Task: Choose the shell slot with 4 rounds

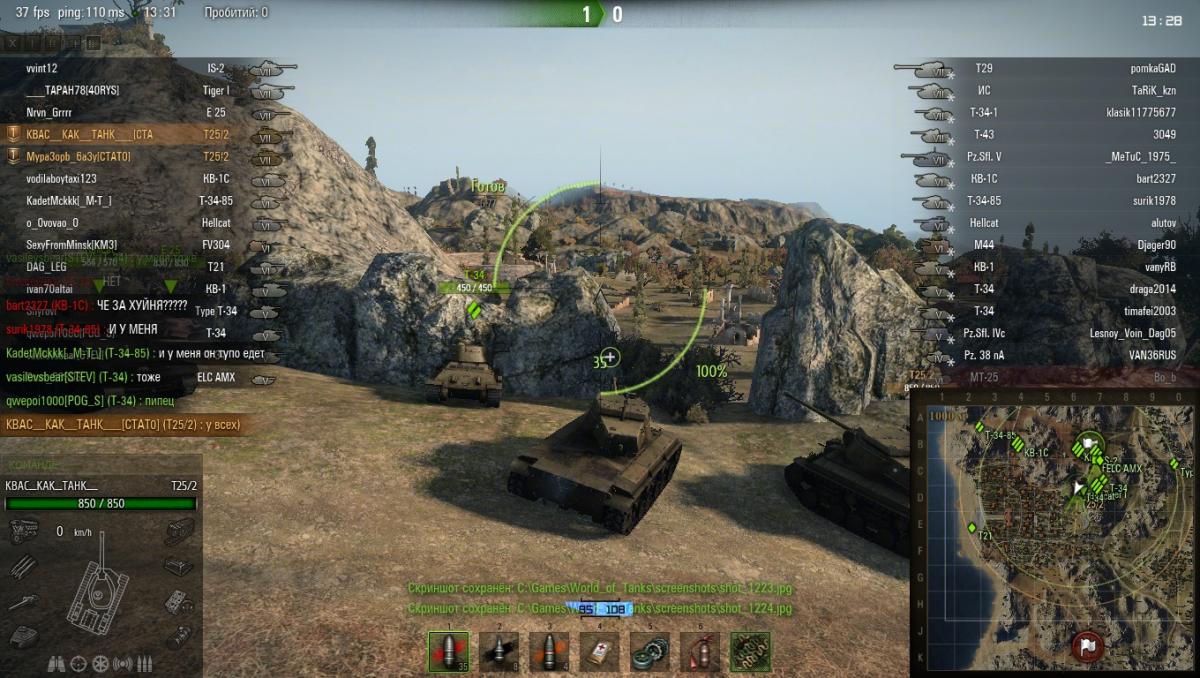Action: 549,651
